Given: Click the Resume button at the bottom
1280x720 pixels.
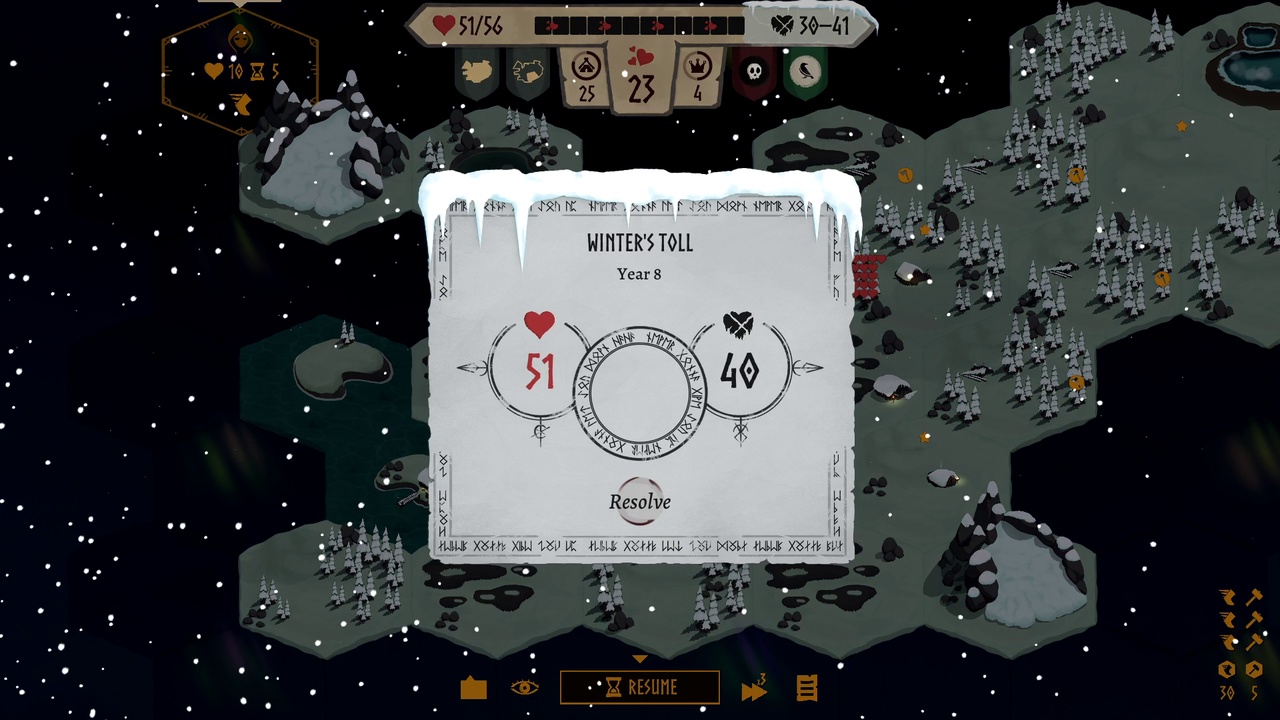Looking at the screenshot, I should 640,688.
